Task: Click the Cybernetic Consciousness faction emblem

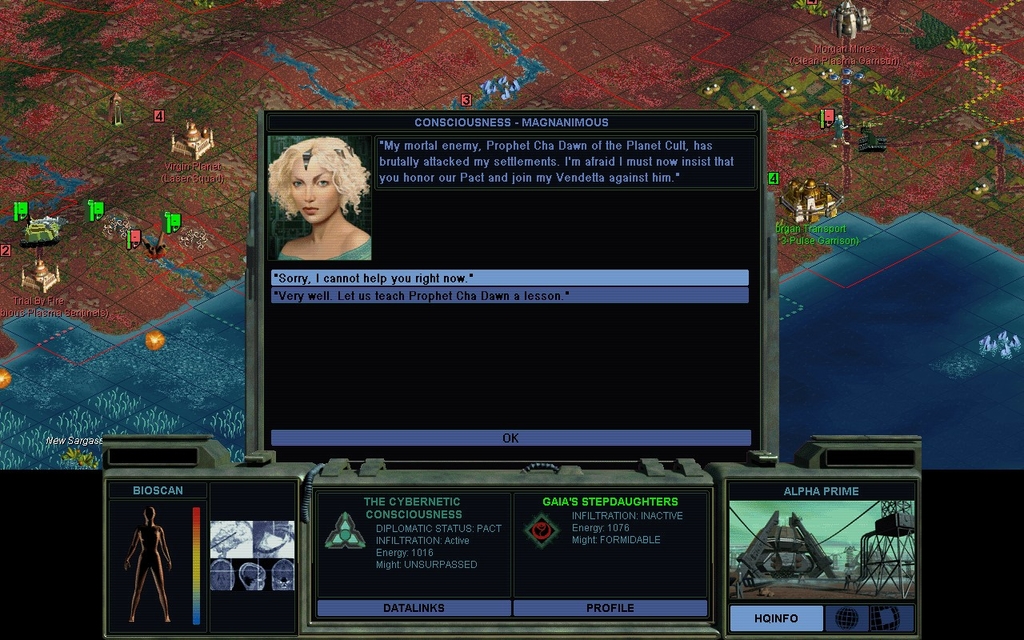Action: point(345,530)
